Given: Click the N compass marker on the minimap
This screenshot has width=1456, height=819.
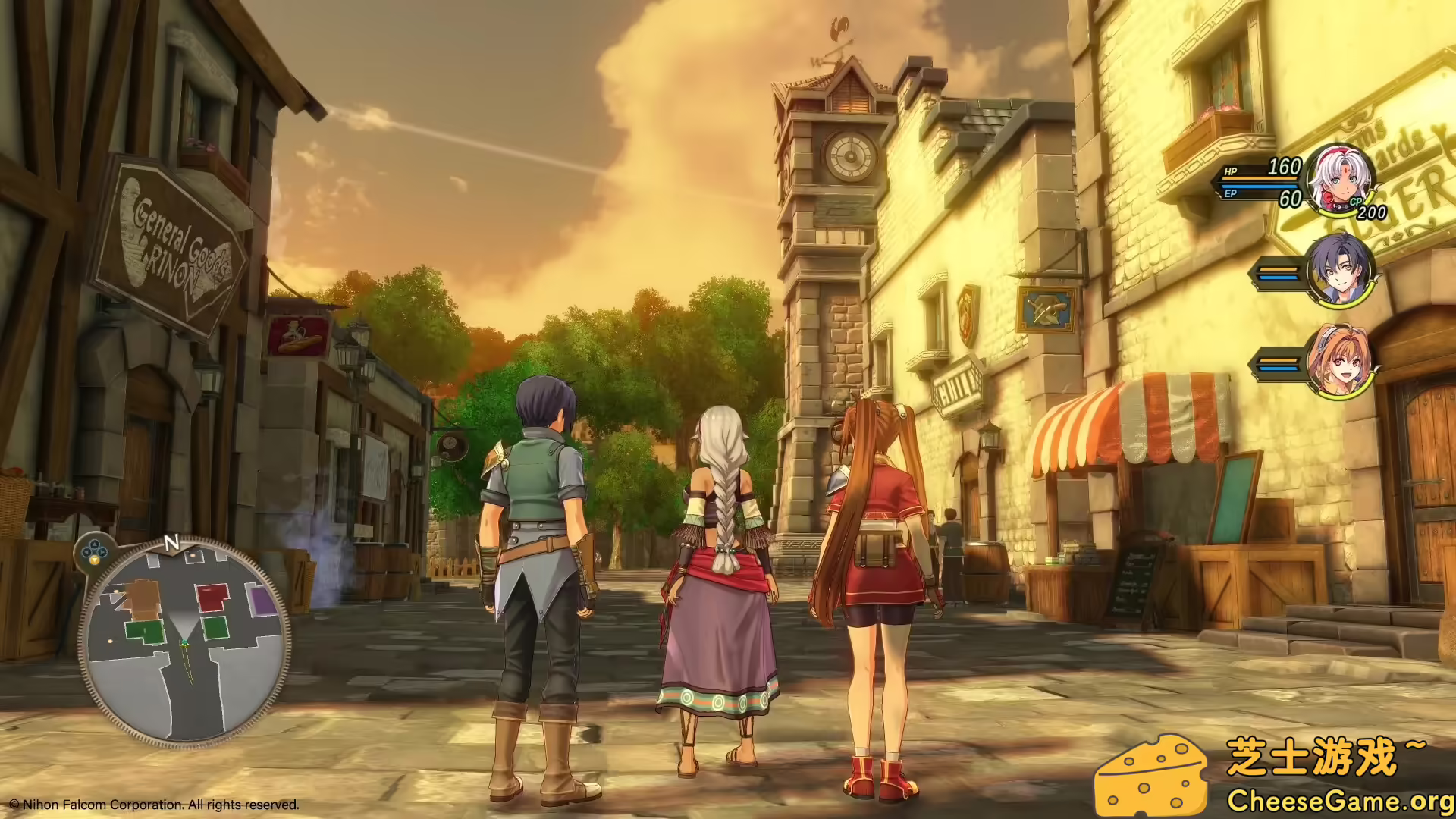Looking at the screenshot, I should (173, 541).
